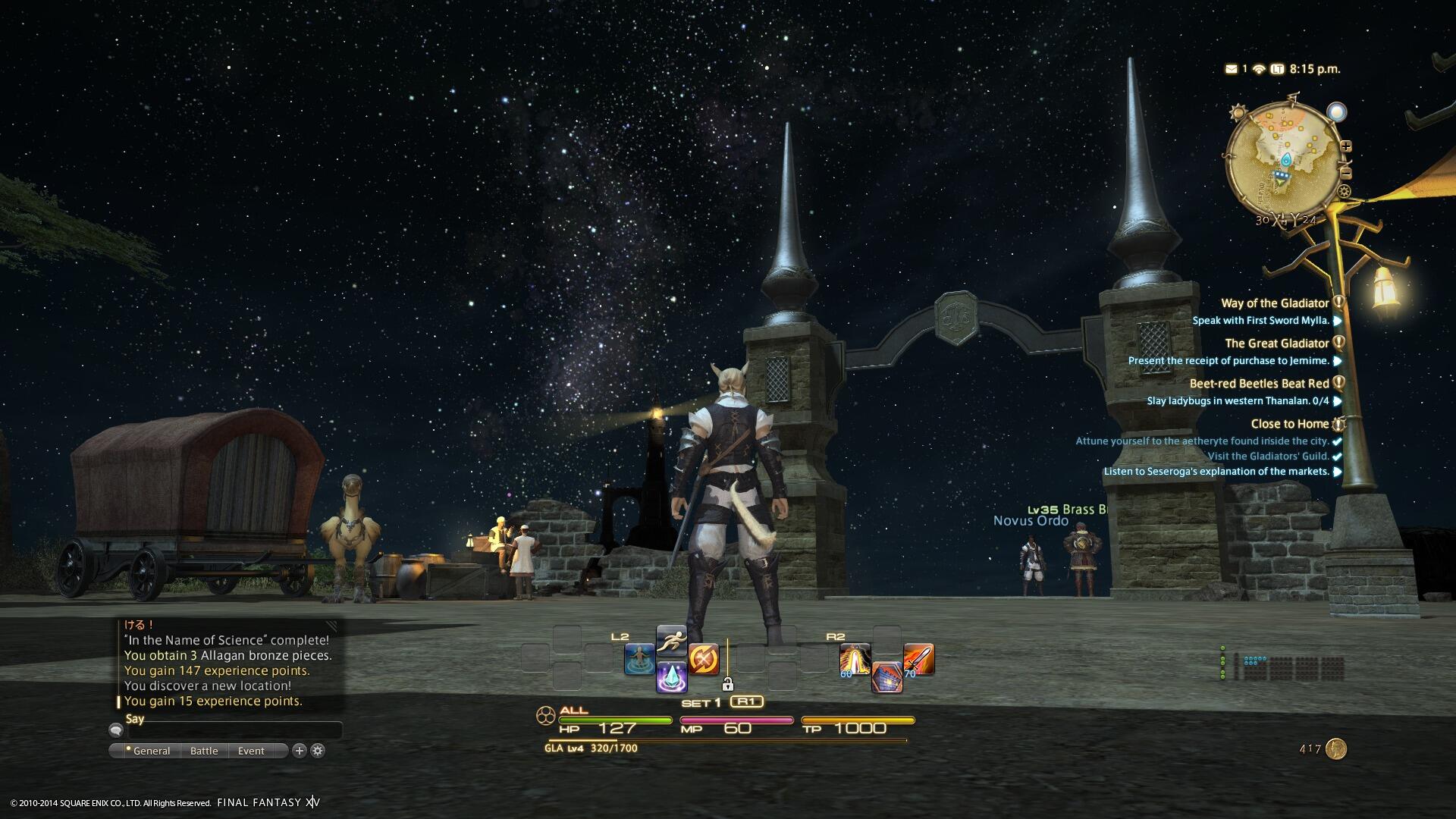This screenshot has width=1456, height=819.
Task: Click the chat text input field
Action: coord(234,731)
